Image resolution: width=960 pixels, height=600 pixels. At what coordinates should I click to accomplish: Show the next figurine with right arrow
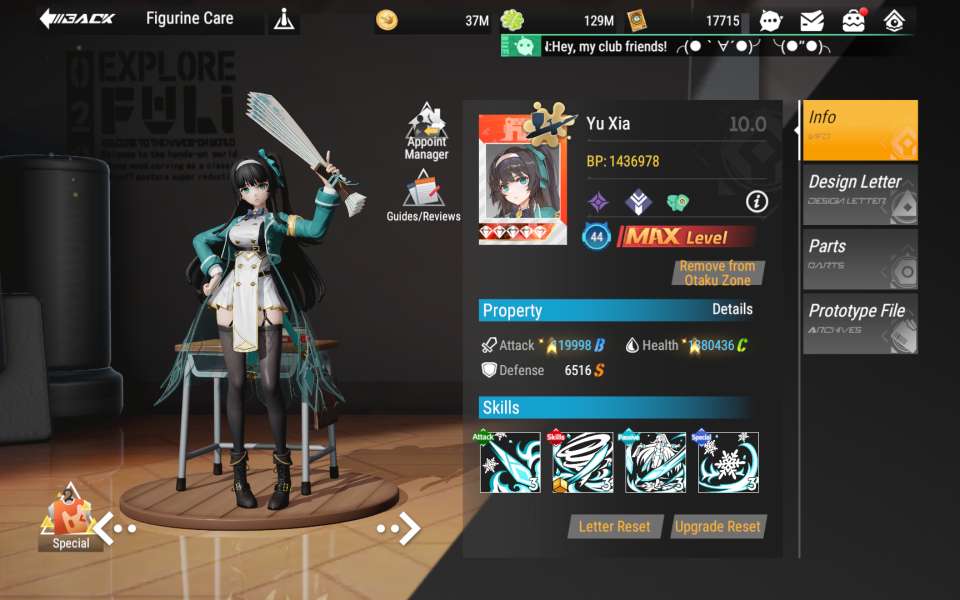tap(399, 528)
